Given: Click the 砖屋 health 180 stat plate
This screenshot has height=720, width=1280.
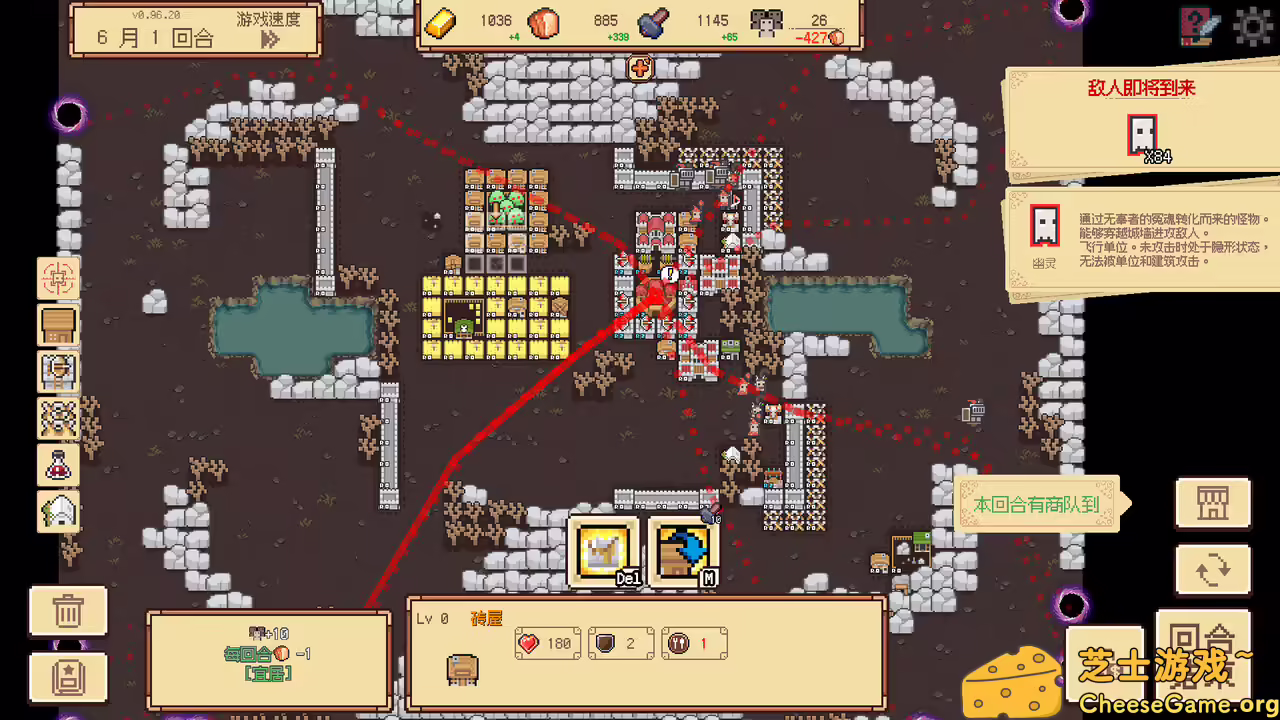Looking at the screenshot, I should click(547, 643).
